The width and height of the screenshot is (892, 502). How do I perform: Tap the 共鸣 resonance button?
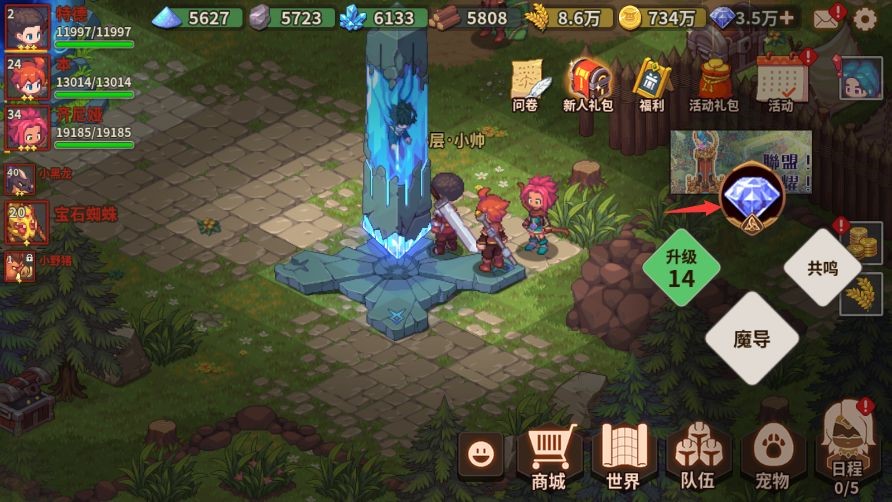click(x=822, y=268)
